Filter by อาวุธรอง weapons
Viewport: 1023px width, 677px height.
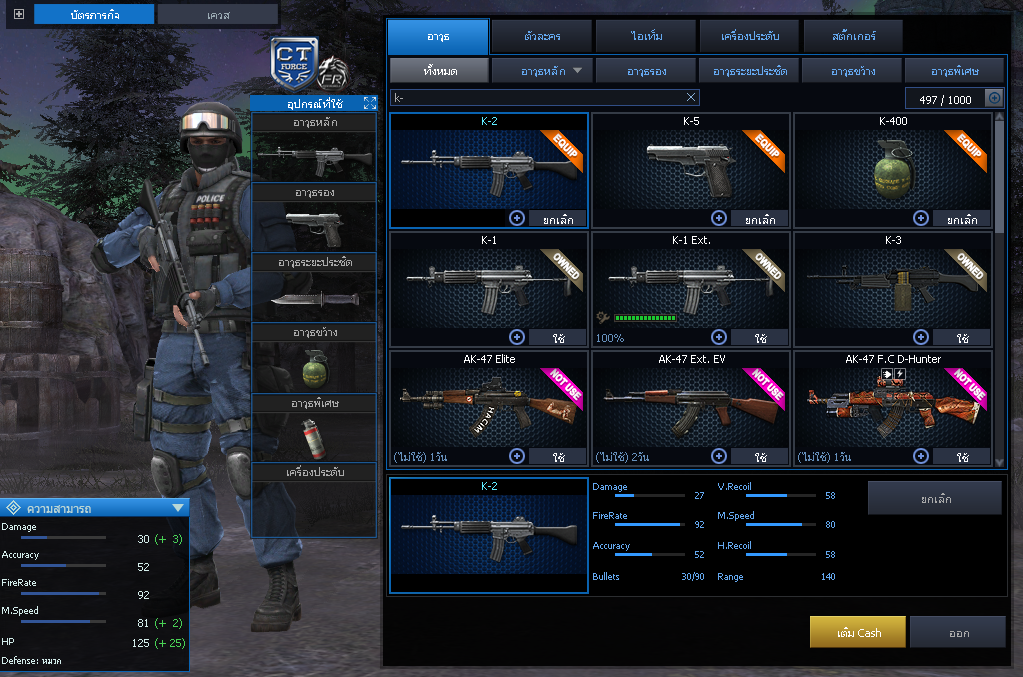click(x=646, y=71)
